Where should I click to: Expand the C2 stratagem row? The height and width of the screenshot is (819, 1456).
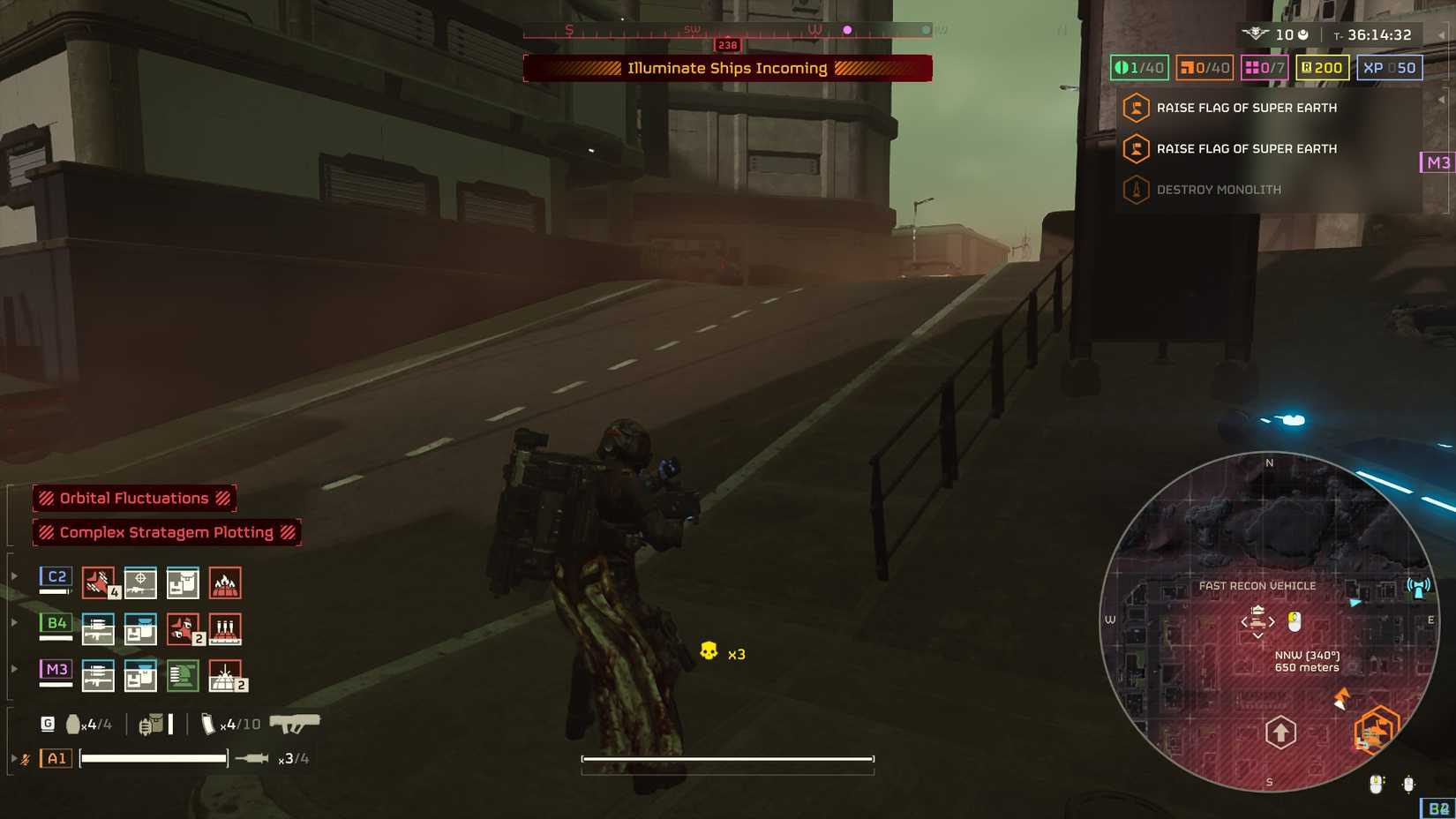point(14,575)
